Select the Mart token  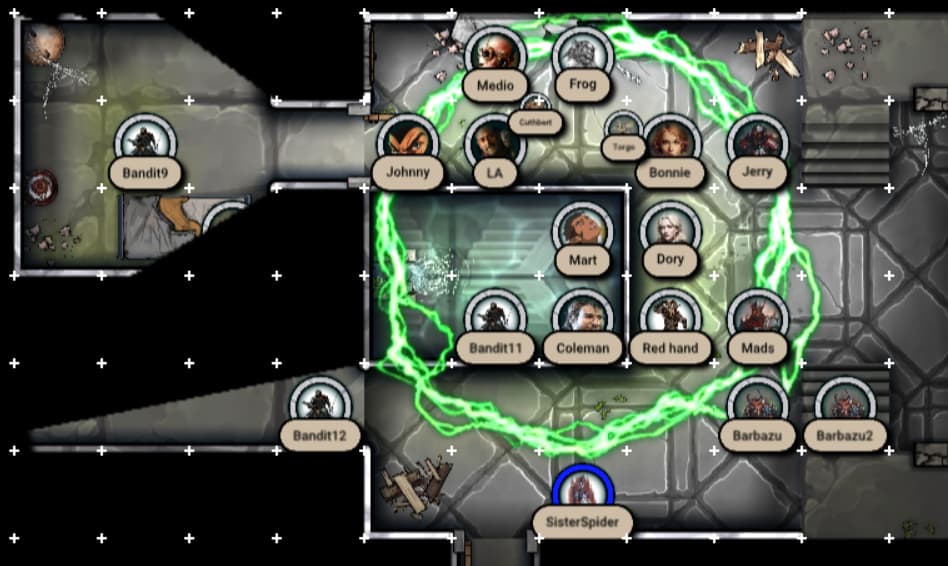pyautogui.click(x=582, y=231)
